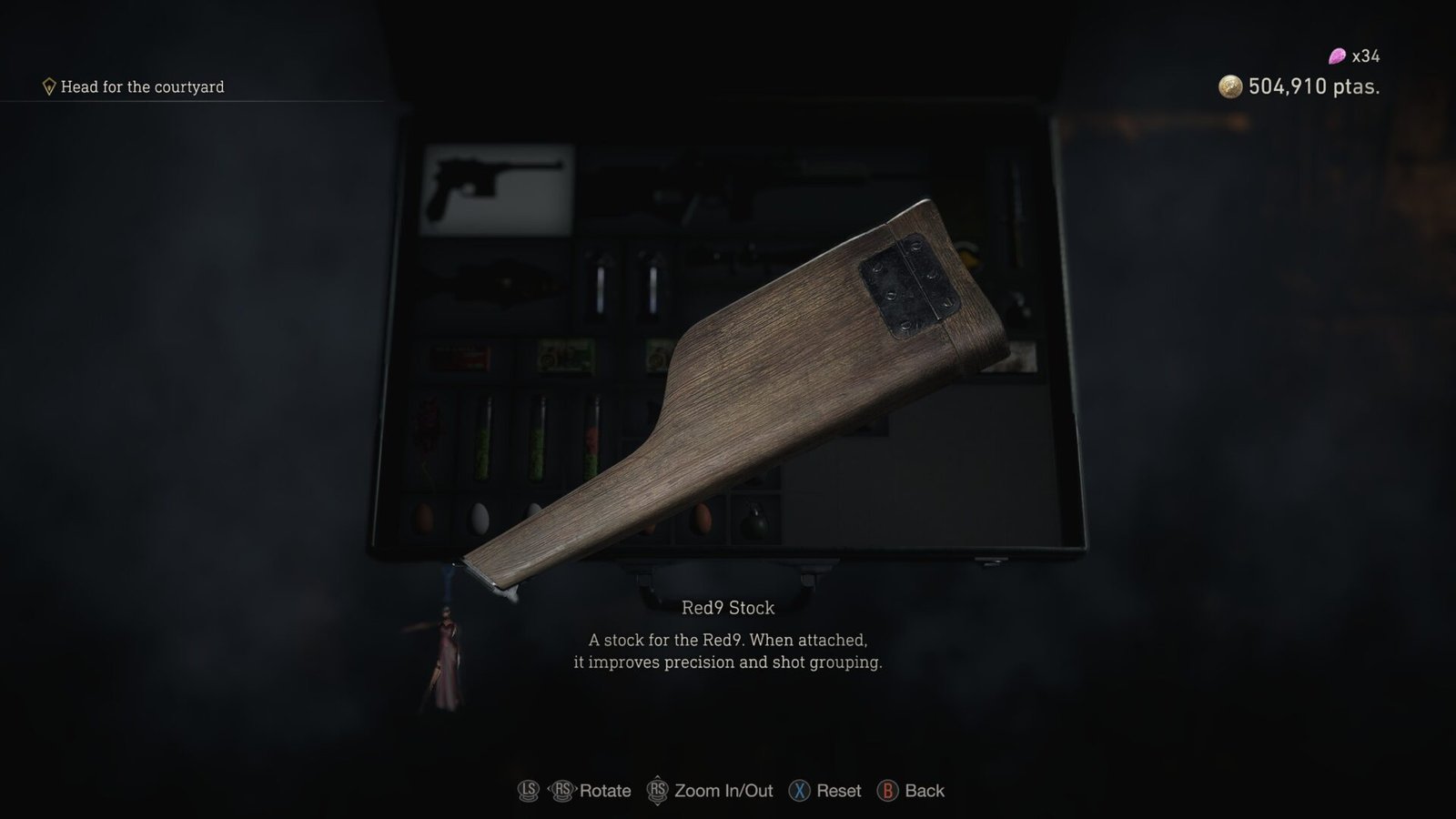Click the Rotate control prompt
This screenshot has height=819, width=1456.
click(x=606, y=791)
